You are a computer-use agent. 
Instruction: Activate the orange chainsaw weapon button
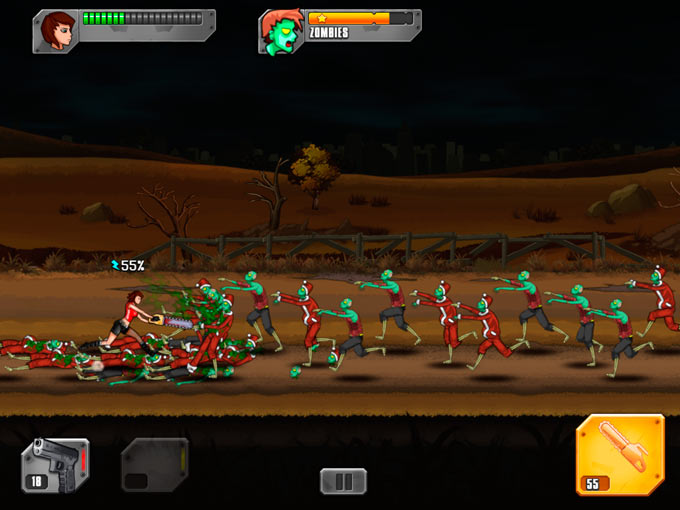point(620,455)
